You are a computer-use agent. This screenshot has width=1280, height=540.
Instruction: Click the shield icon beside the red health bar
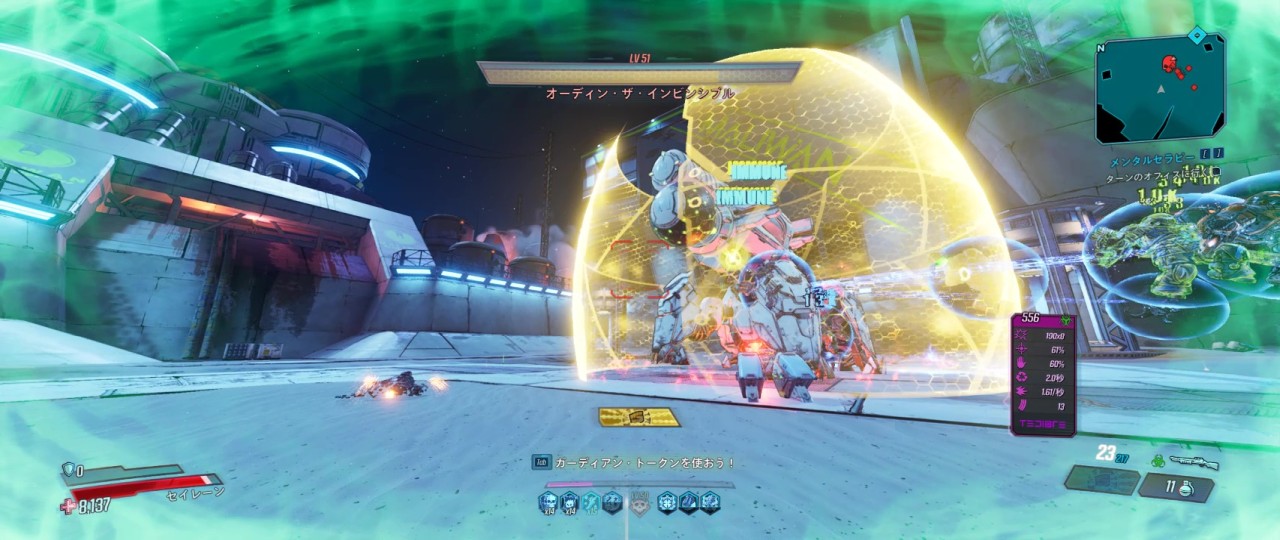tap(70, 470)
